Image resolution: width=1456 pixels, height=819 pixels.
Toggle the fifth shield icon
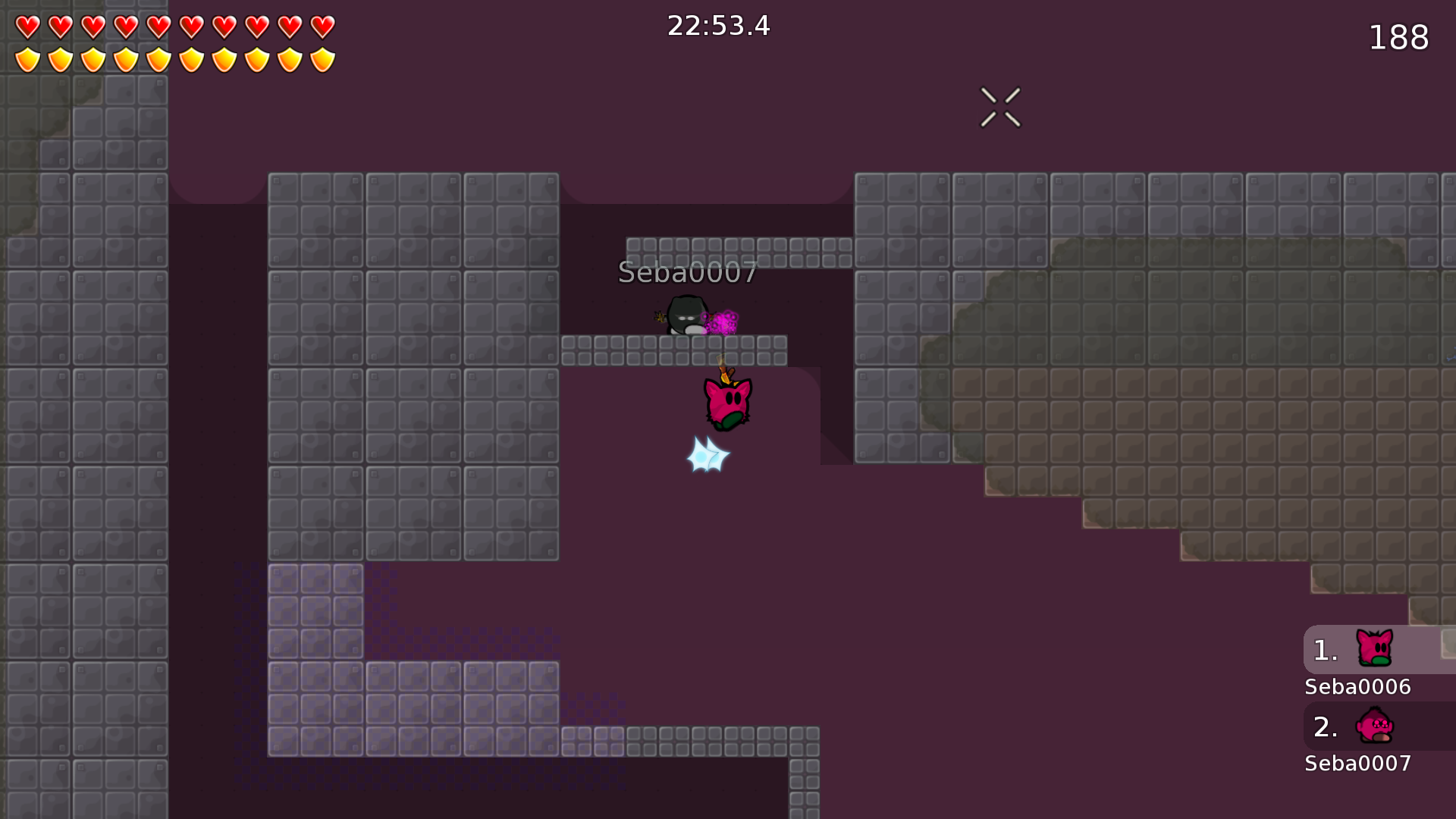pos(159,58)
